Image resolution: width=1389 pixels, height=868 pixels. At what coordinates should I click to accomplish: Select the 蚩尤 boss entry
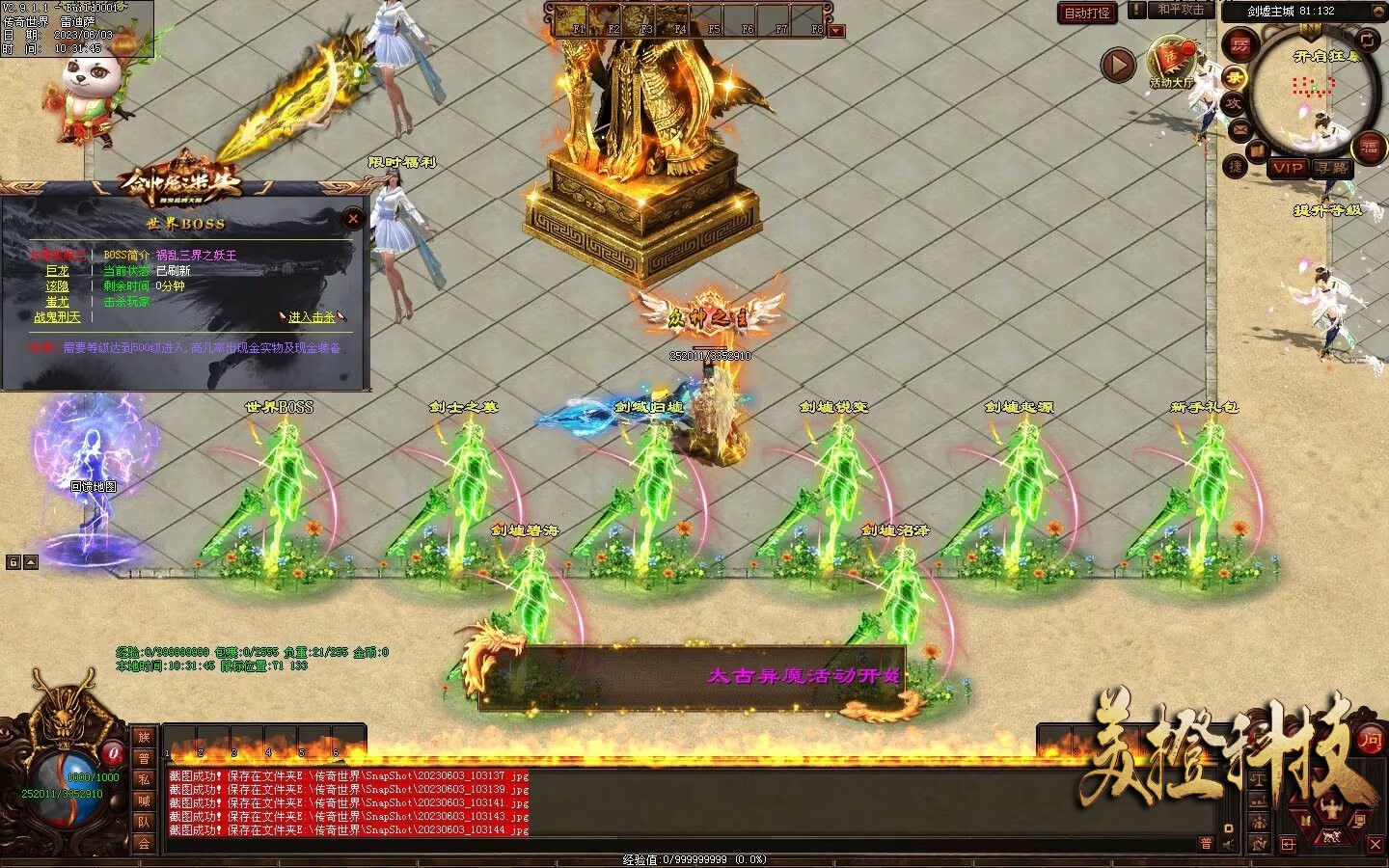coord(58,302)
